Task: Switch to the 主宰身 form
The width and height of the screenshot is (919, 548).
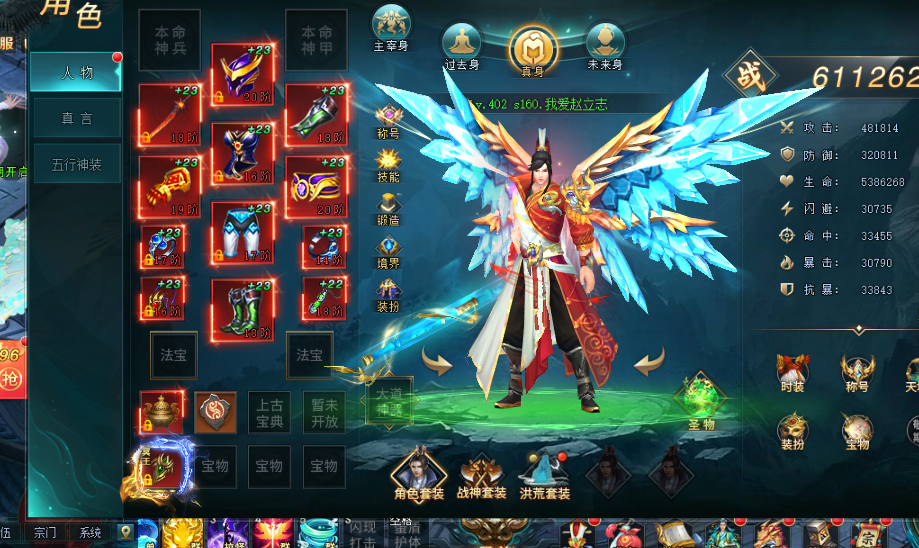Action: 391,28
